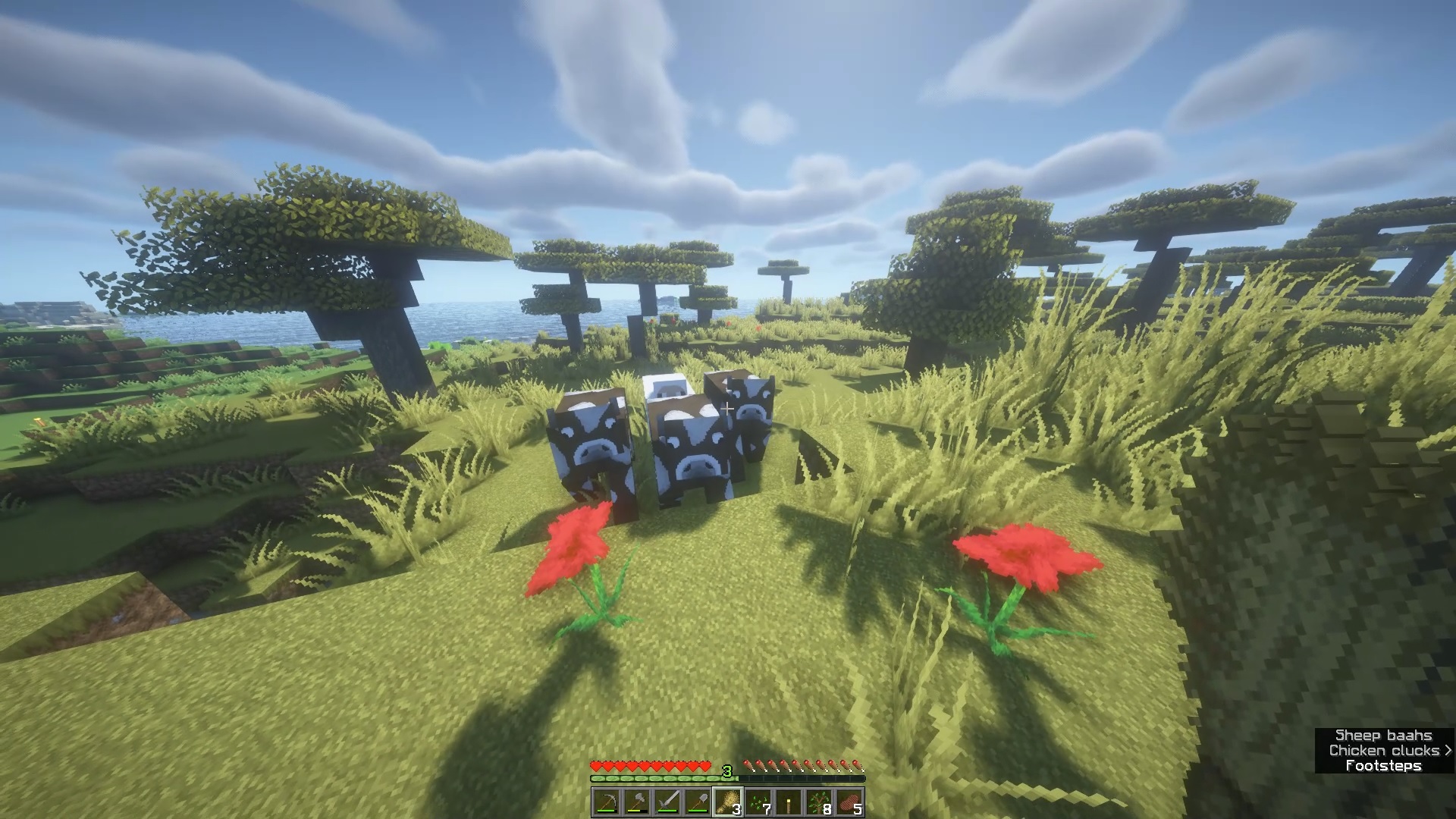Click the crosshair at screen center
The width and height of the screenshot is (1456, 819).
point(726,408)
